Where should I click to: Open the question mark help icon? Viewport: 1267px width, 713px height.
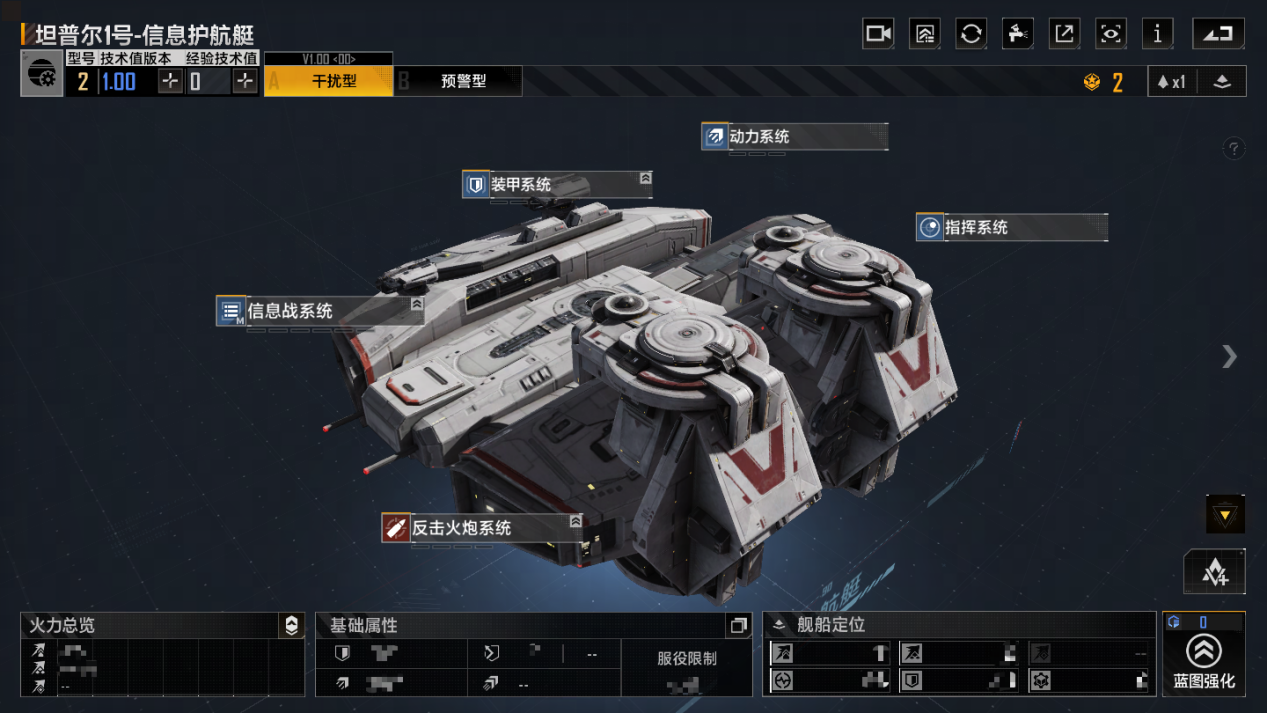pyautogui.click(x=1234, y=149)
